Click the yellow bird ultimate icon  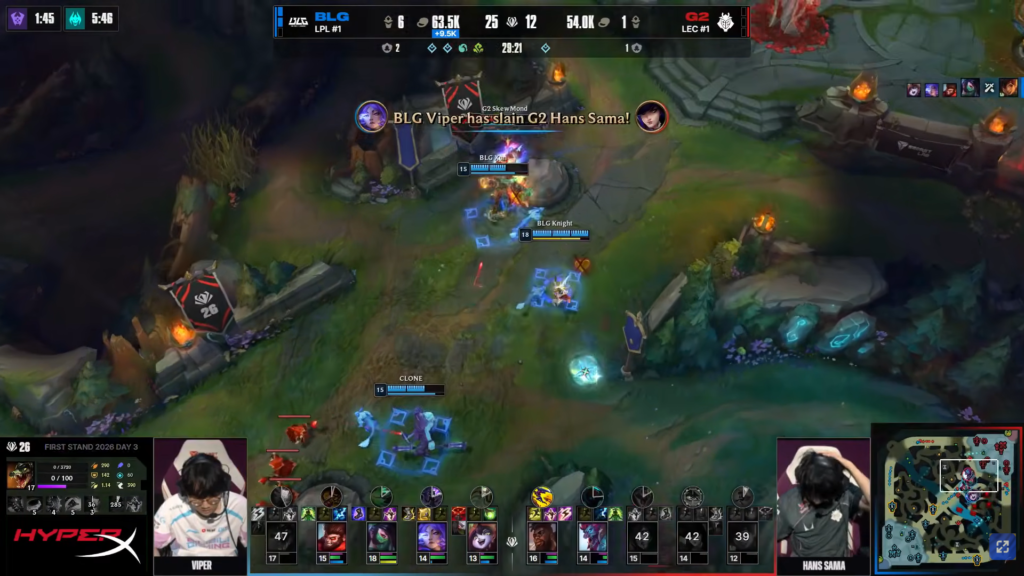(x=542, y=495)
